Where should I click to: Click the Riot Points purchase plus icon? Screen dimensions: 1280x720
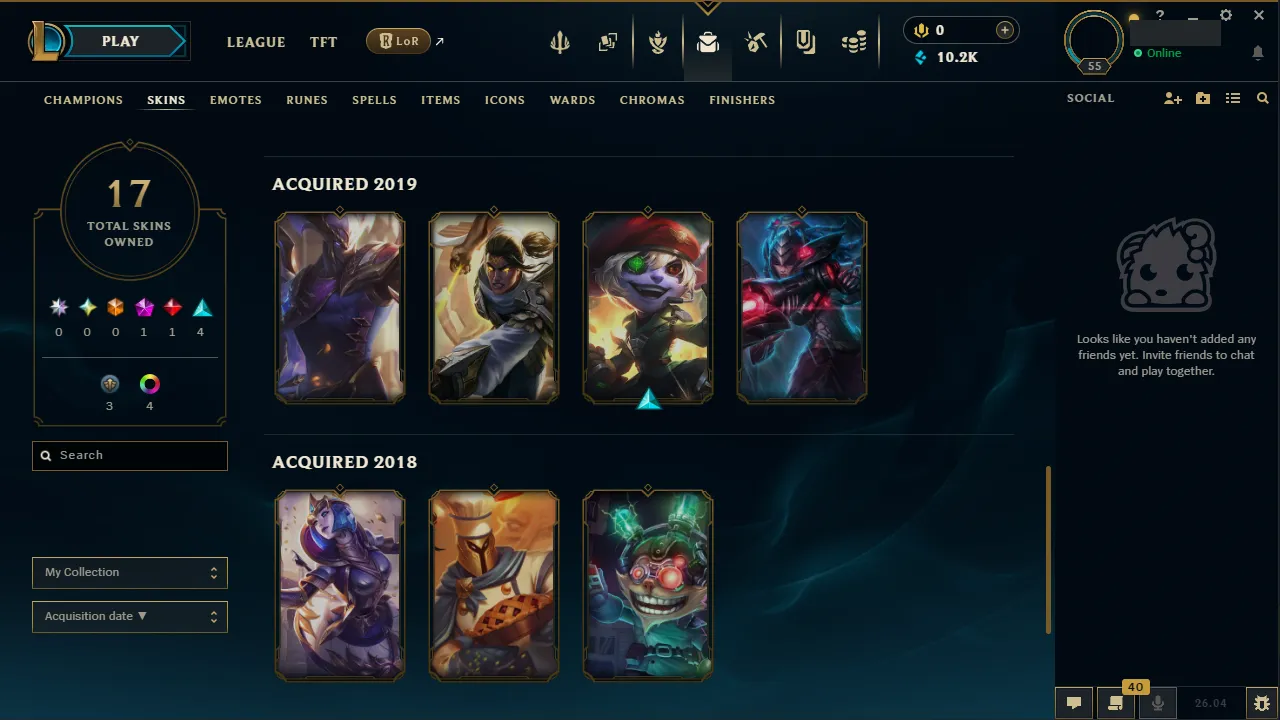pyautogui.click(x=1004, y=30)
